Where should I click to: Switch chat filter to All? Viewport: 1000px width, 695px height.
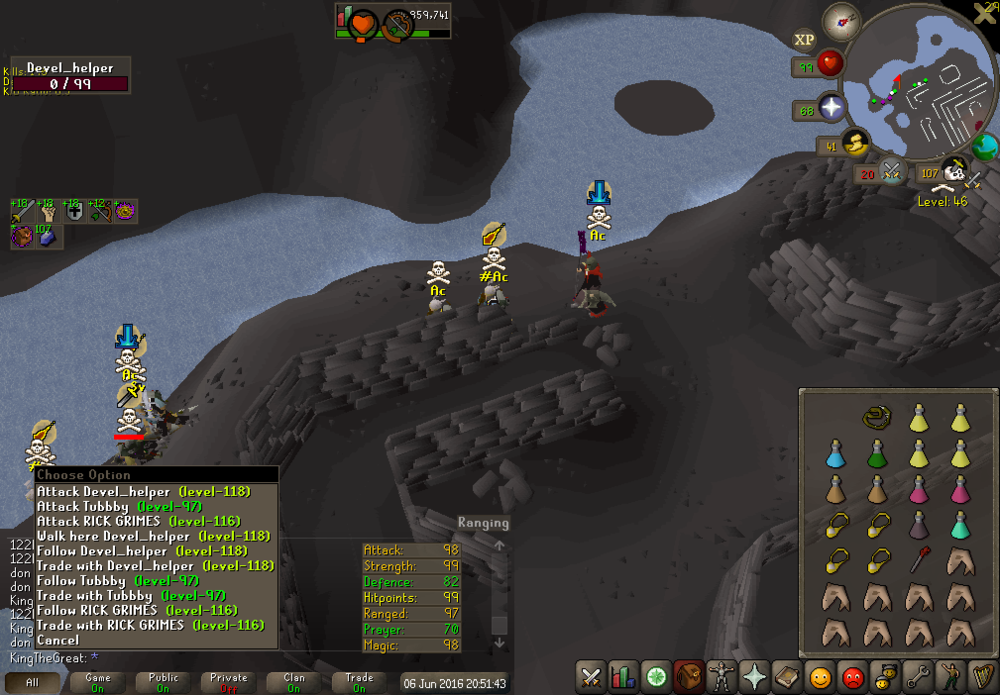point(33,682)
